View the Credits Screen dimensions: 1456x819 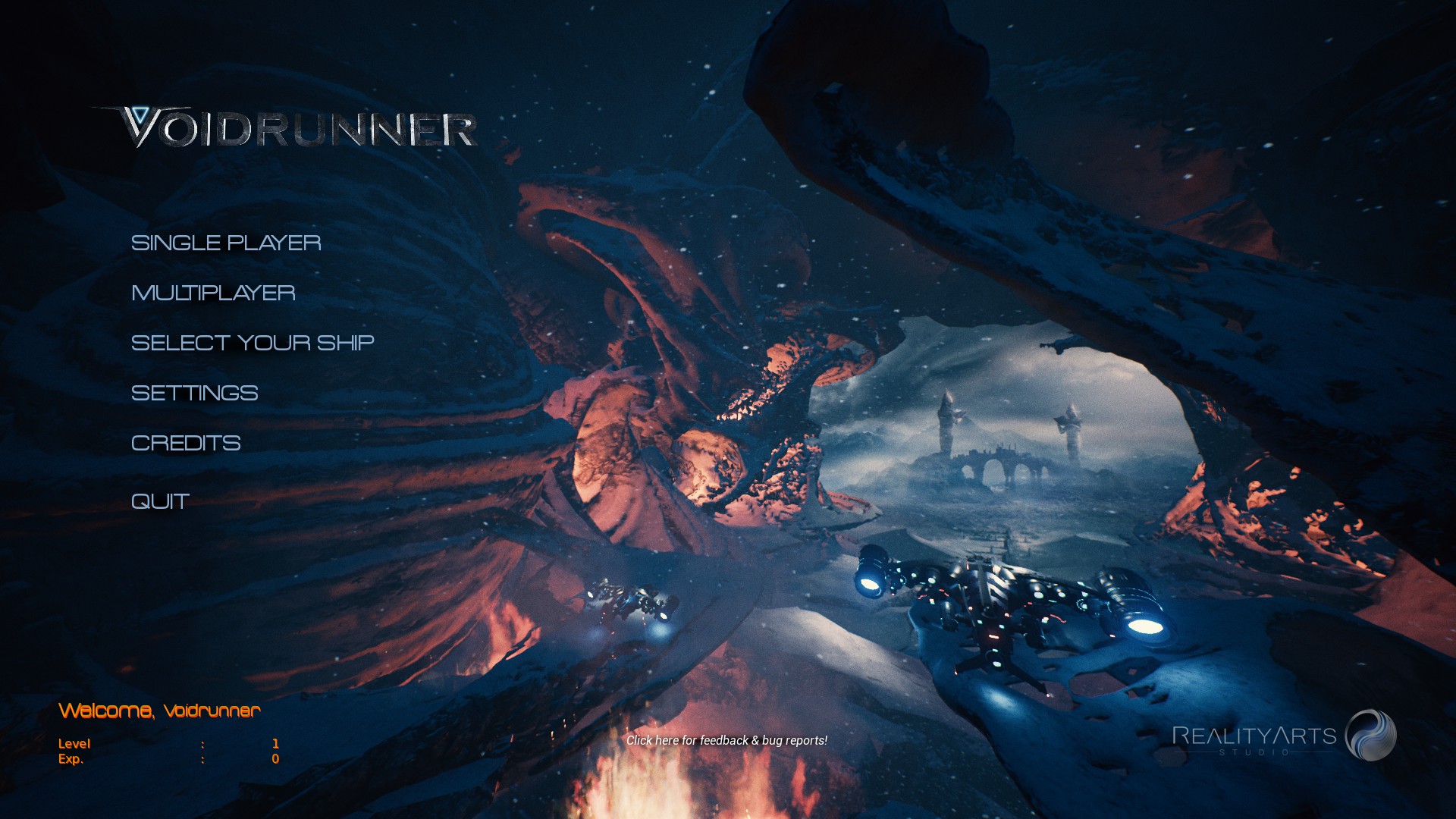(x=186, y=443)
